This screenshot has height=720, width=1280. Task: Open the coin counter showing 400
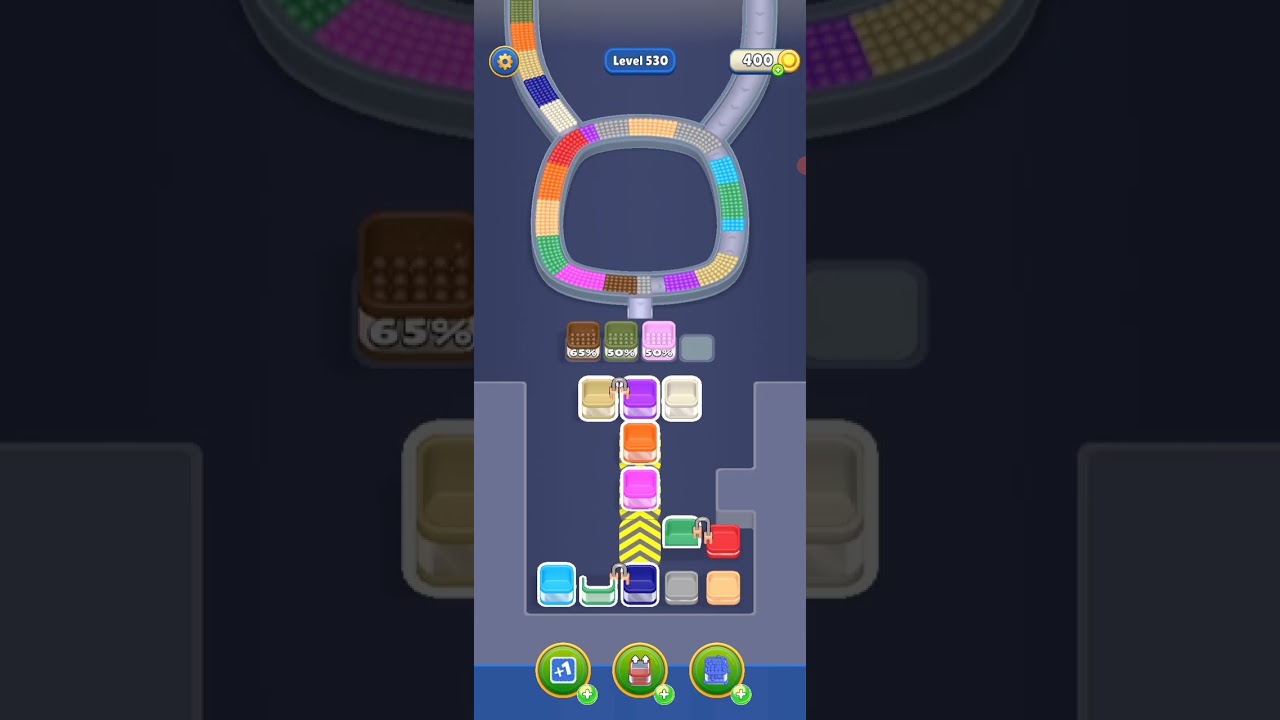(763, 60)
